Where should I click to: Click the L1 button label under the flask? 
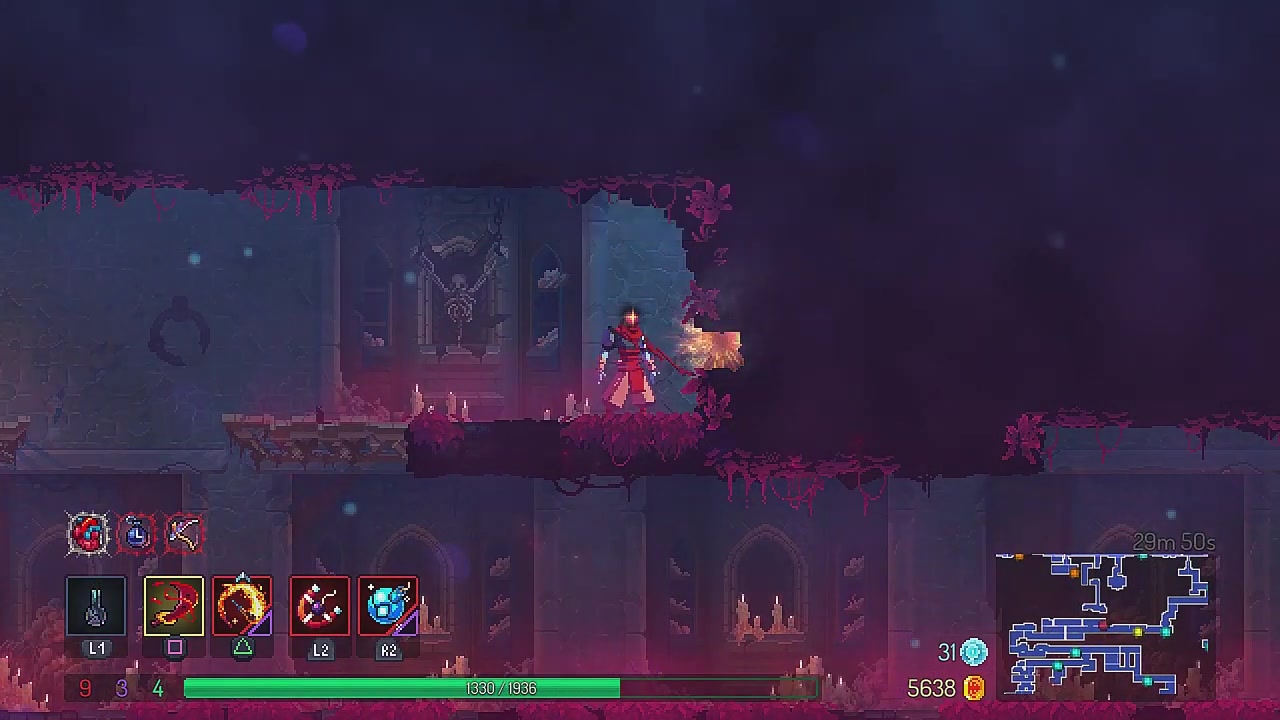click(x=96, y=648)
